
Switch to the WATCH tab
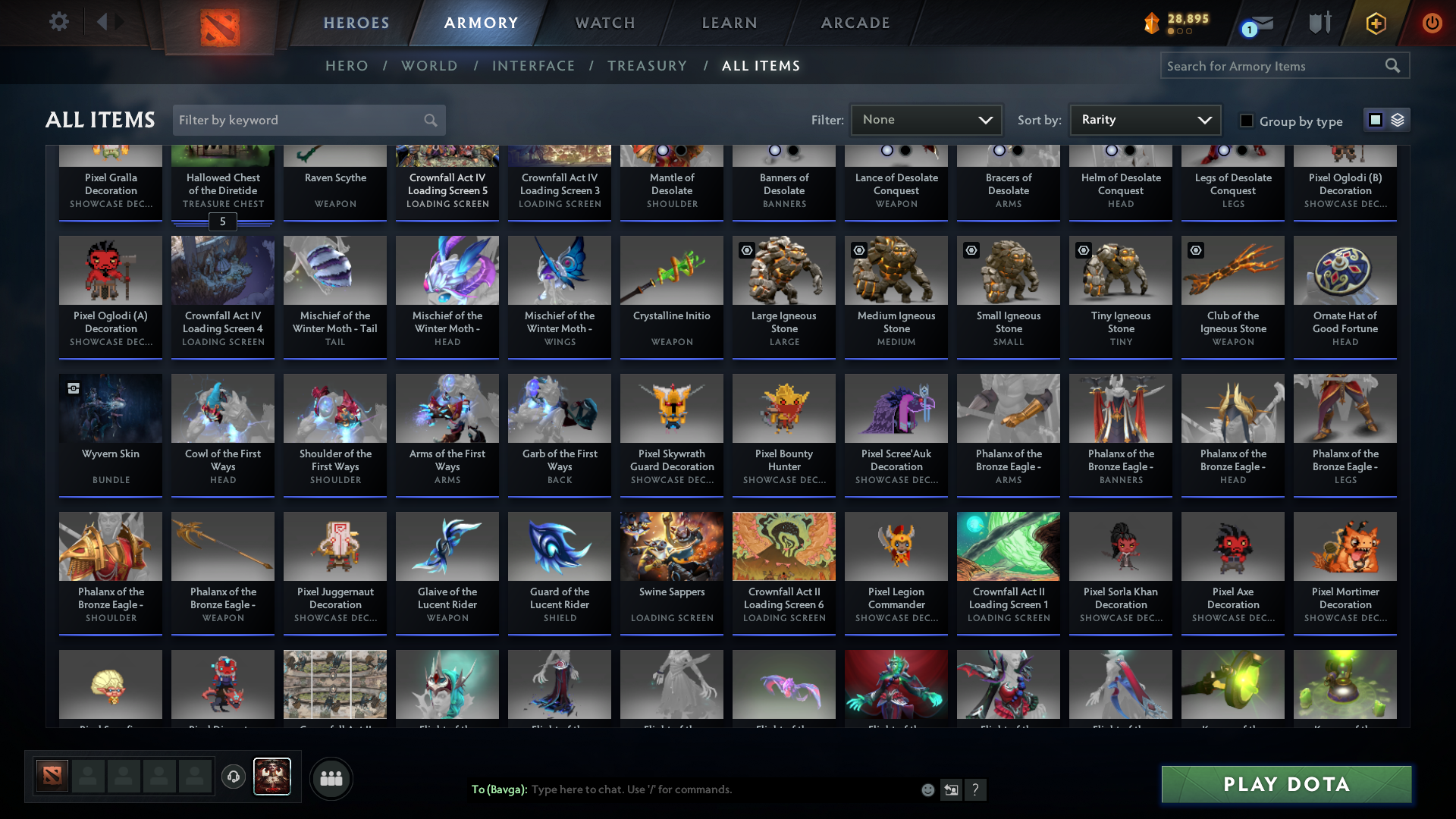(604, 23)
